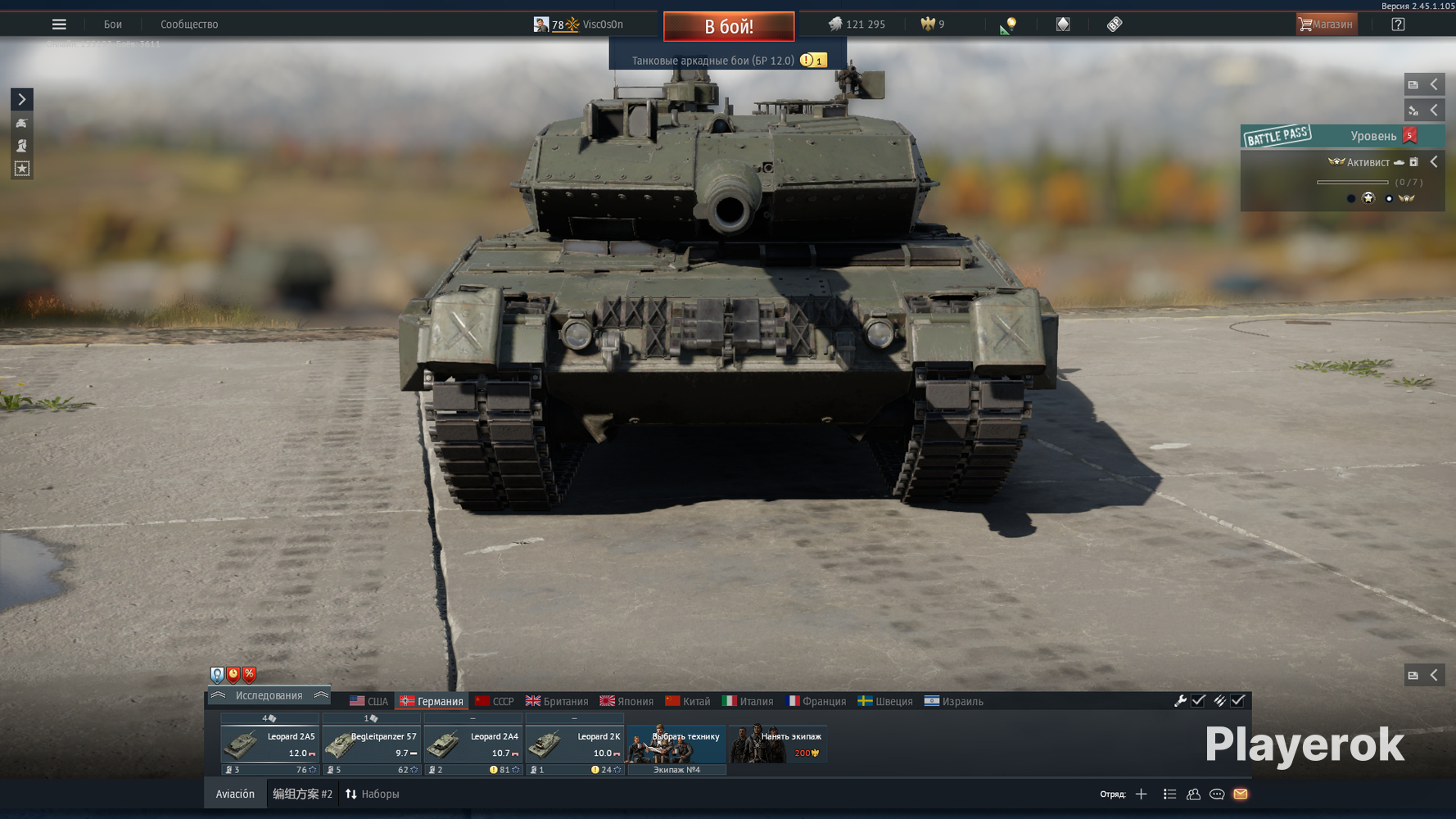Click the star decal icon in left sidebar
1456x819 pixels.
[x=21, y=169]
